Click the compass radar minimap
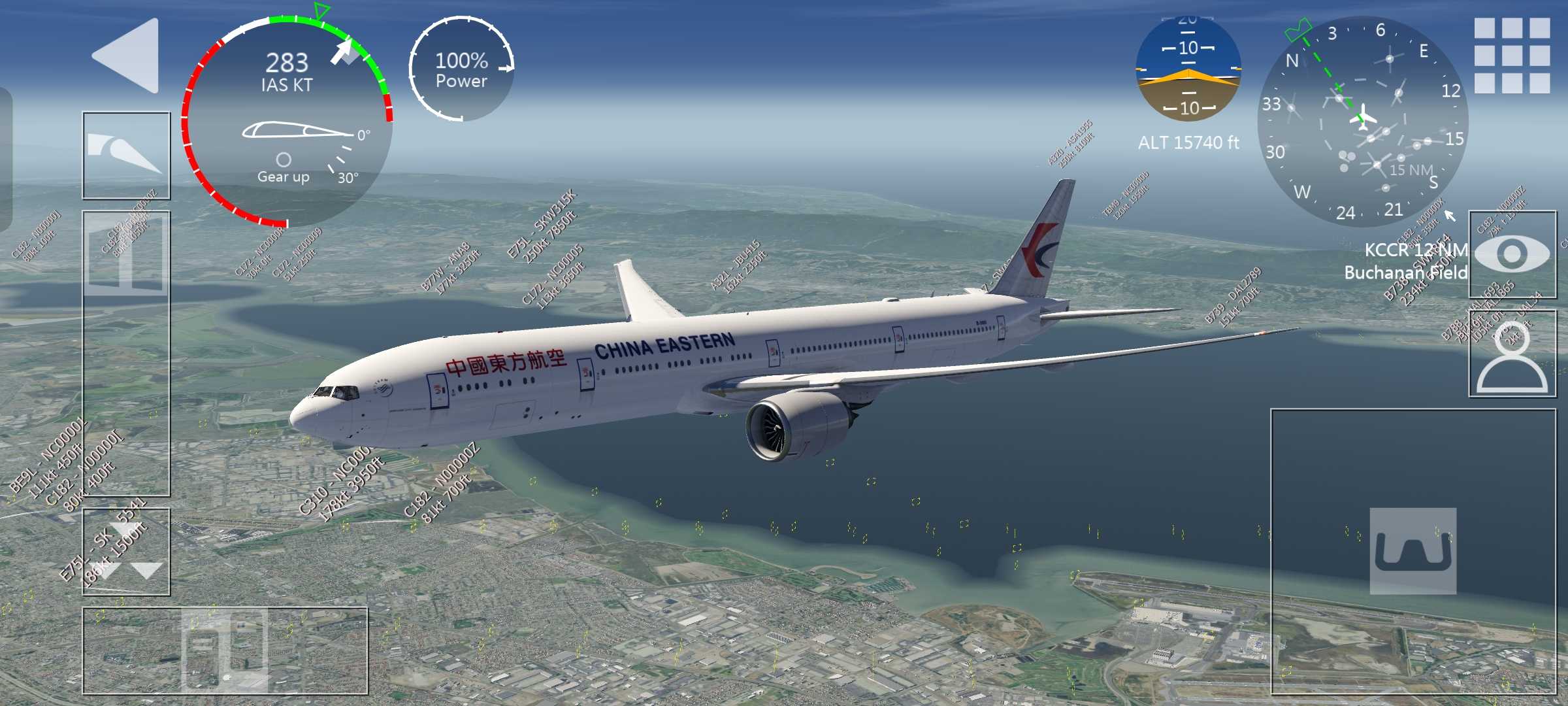This screenshot has height=706, width=1568. coord(1362,121)
